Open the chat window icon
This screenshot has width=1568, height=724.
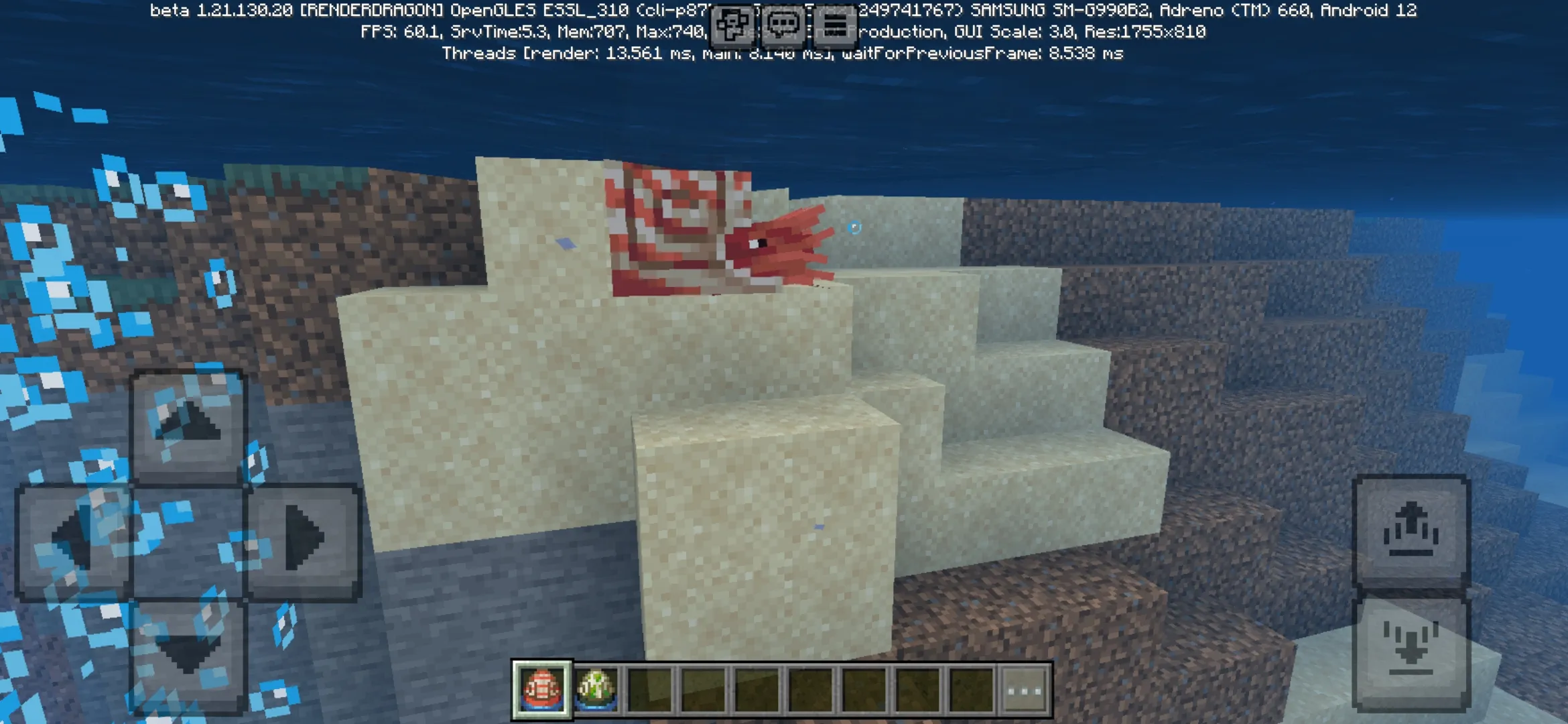(784, 23)
